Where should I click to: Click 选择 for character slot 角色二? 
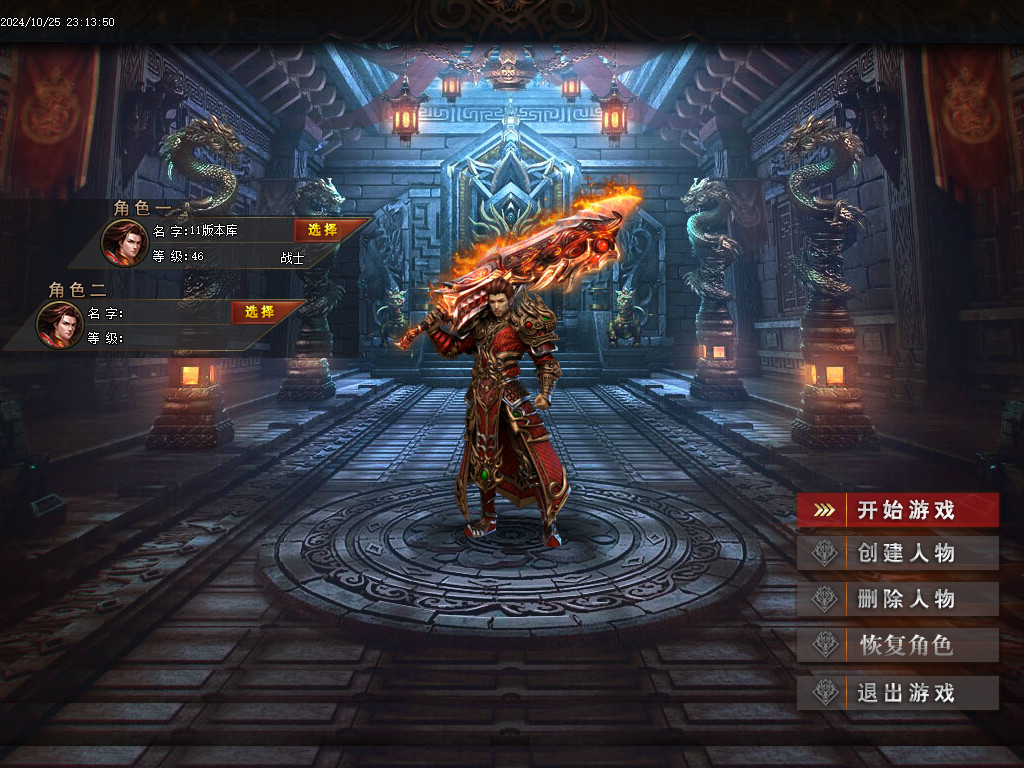[x=260, y=312]
